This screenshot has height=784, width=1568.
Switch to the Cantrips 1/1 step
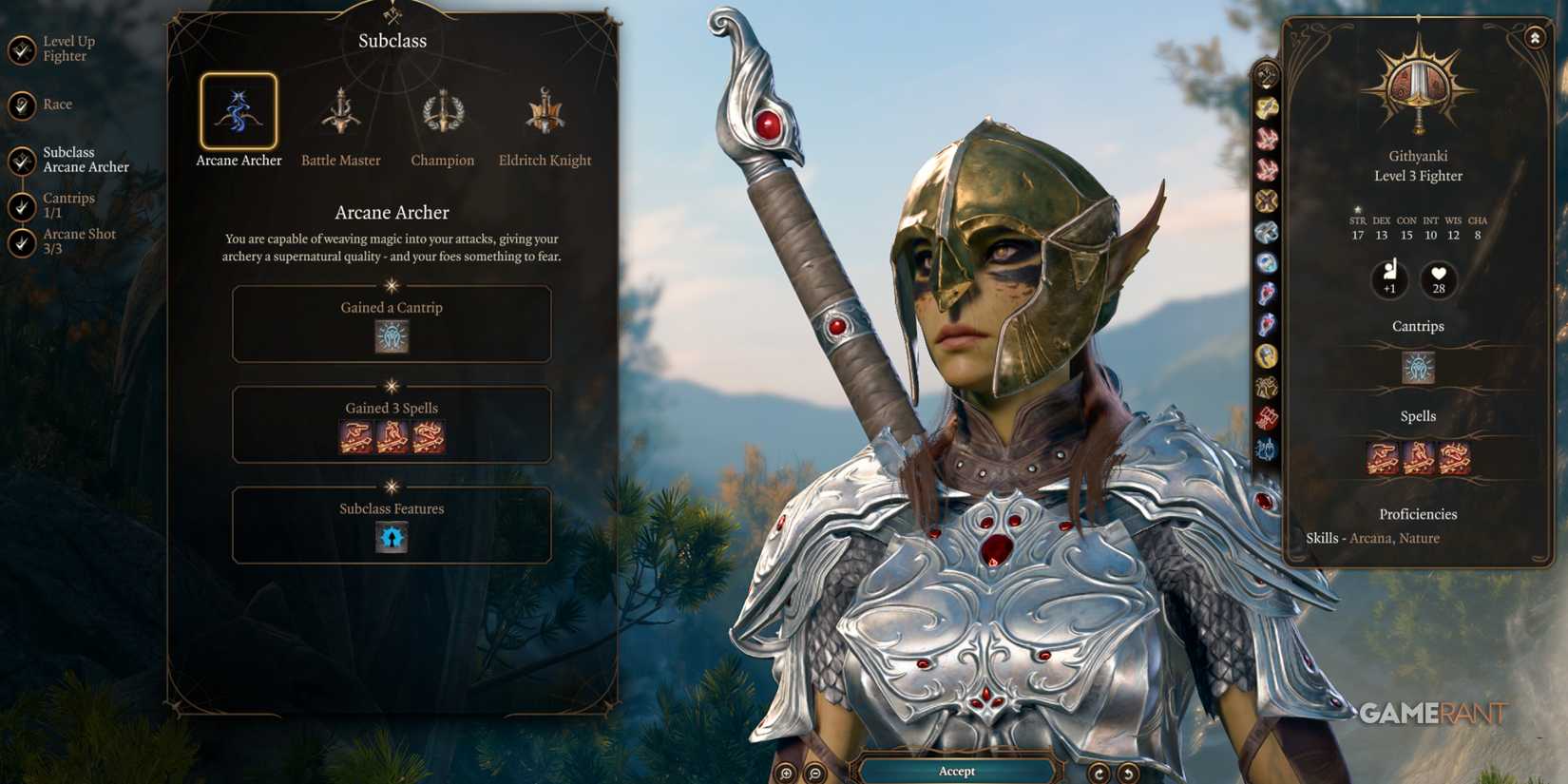click(x=21, y=204)
